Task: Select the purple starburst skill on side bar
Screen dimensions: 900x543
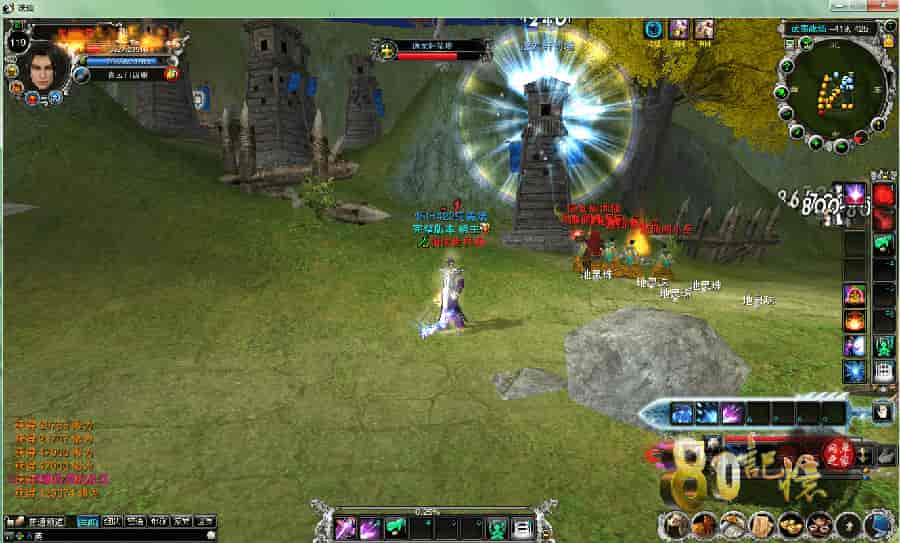Action: [x=855, y=194]
